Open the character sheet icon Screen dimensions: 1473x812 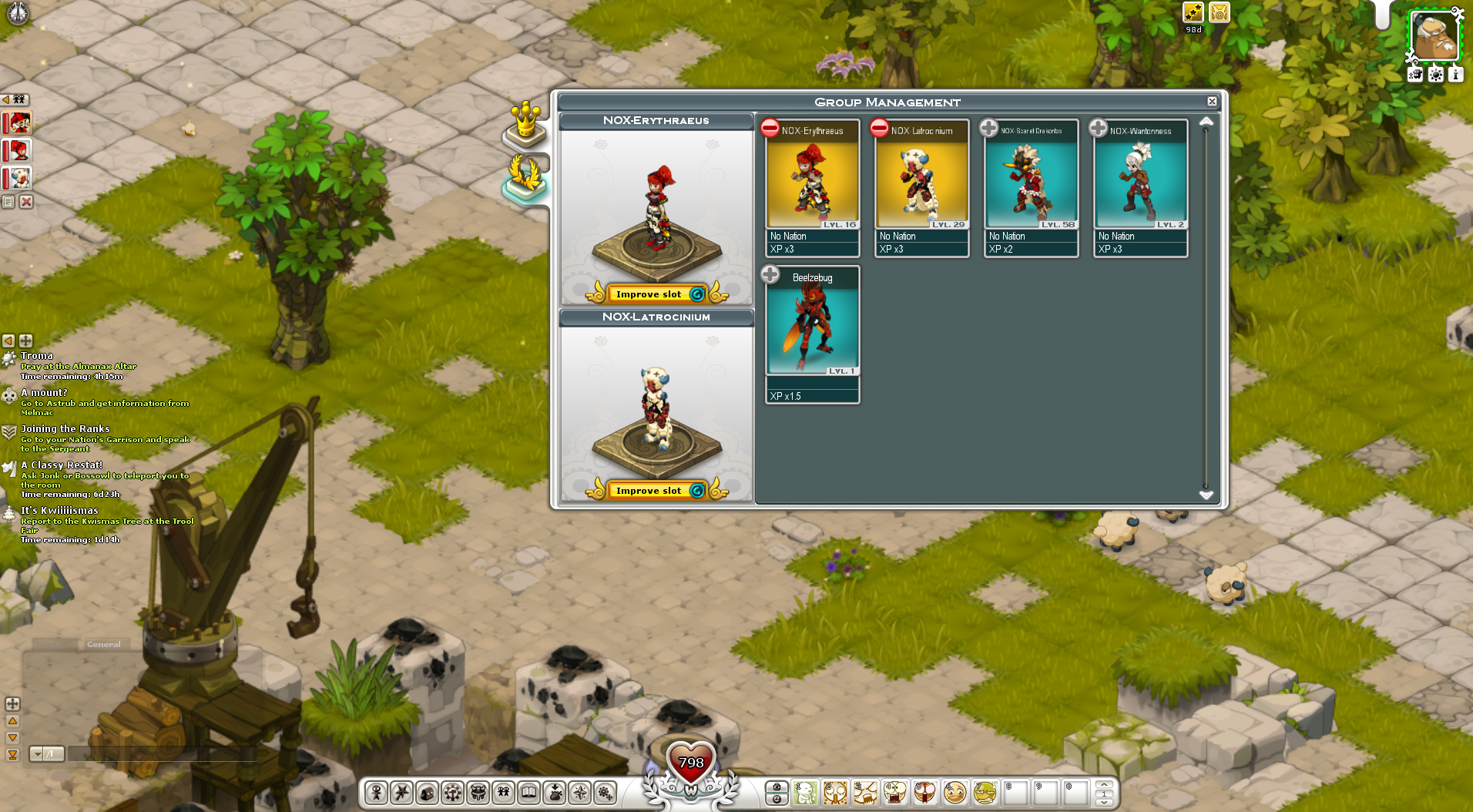pos(376,792)
